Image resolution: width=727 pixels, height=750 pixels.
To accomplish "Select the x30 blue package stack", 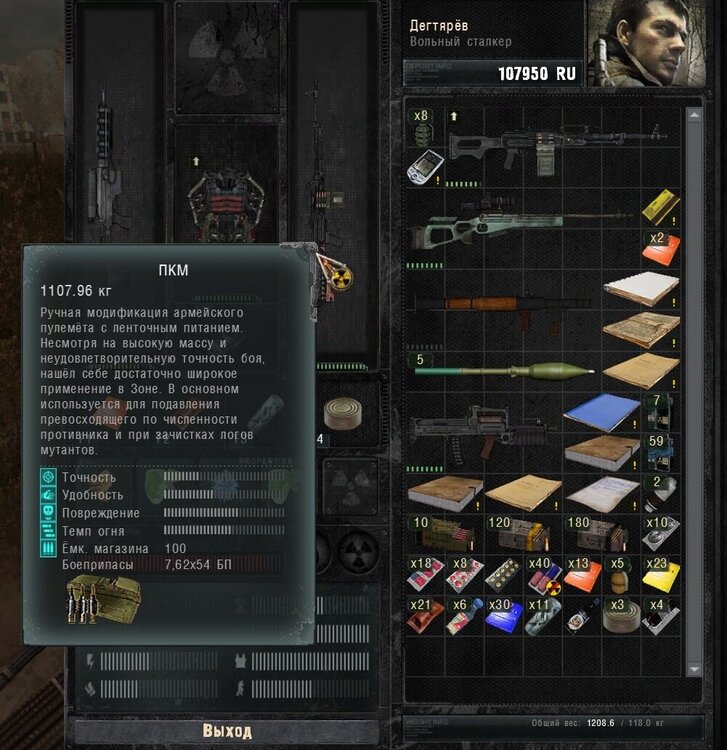I will point(502,619).
